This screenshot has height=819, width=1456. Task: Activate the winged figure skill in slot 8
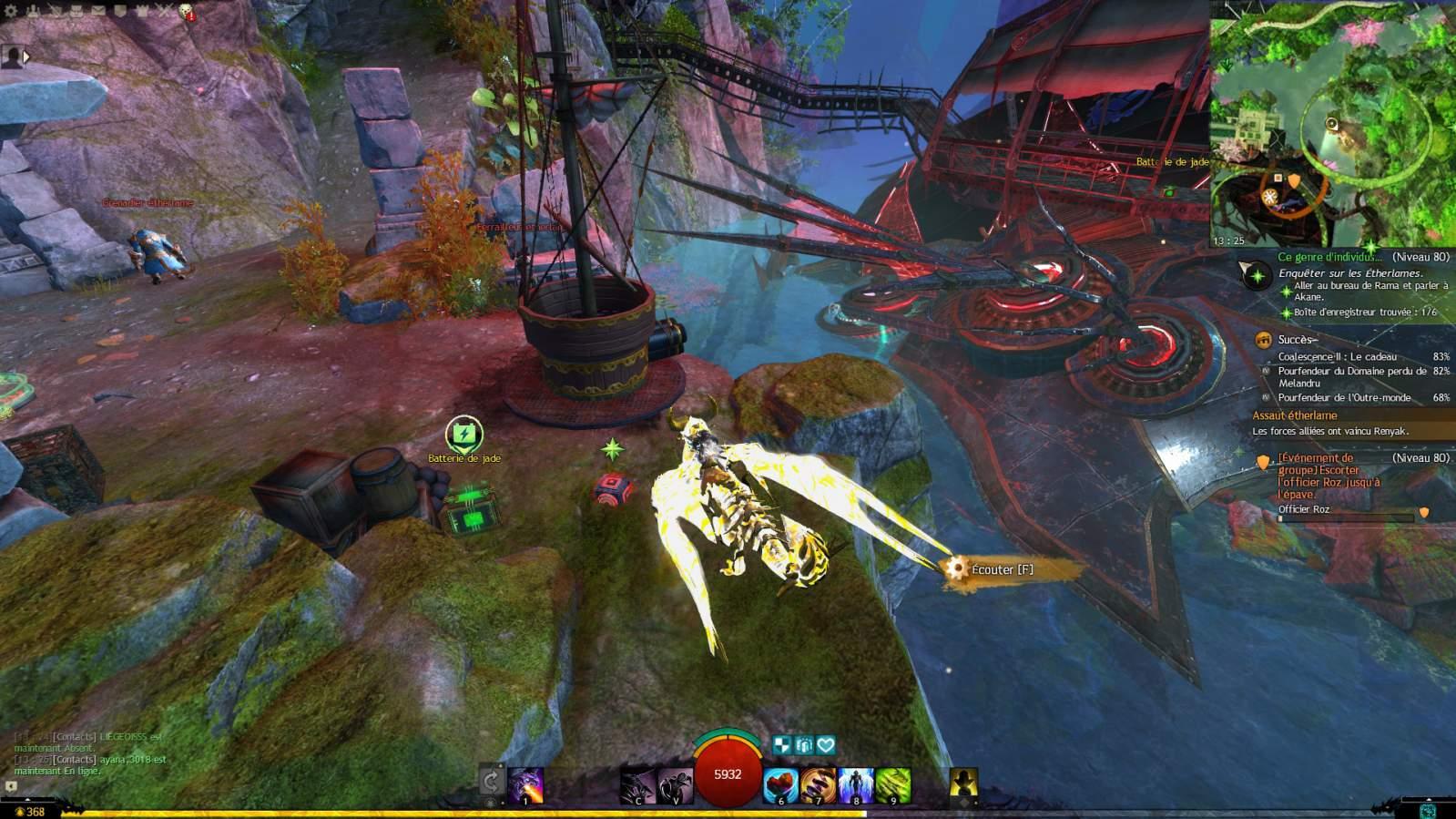tap(856, 785)
